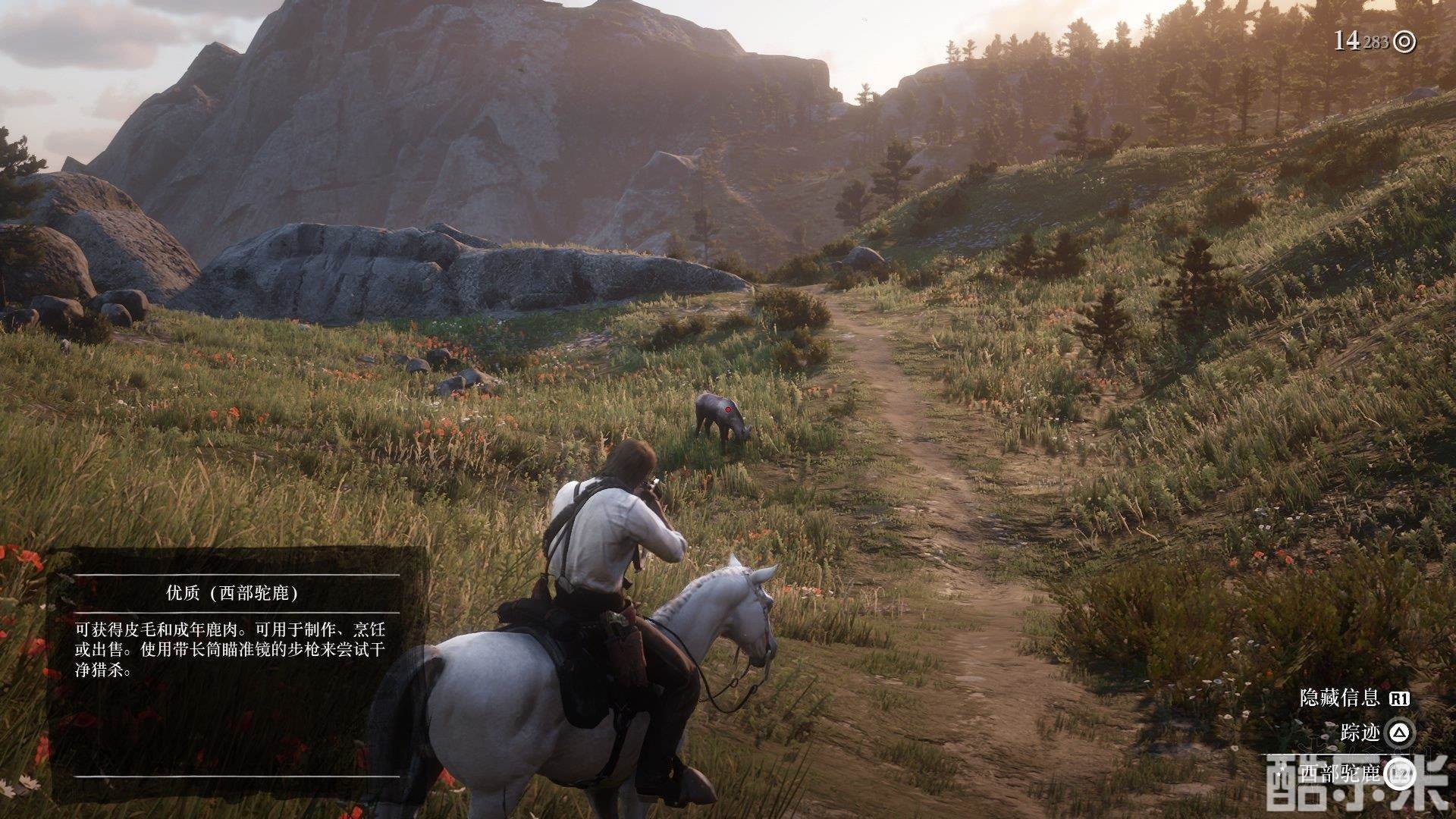Viewport: 1456px width, 819px height.
Task: Click the ammo reticle icon beside 14
Action: [1405, 42]
